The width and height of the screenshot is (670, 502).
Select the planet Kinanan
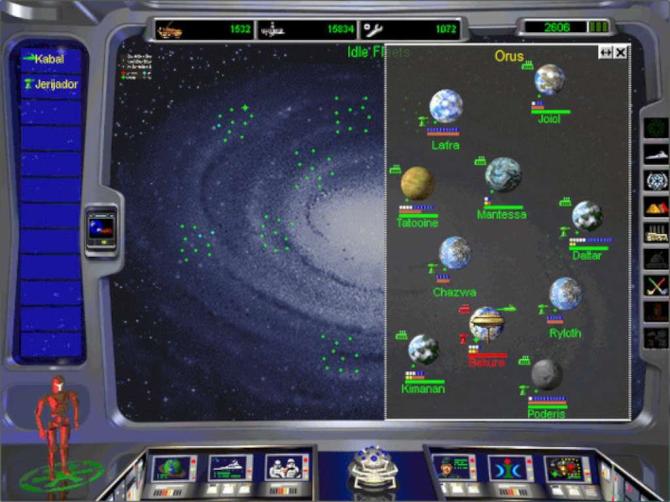click(423, 349)
